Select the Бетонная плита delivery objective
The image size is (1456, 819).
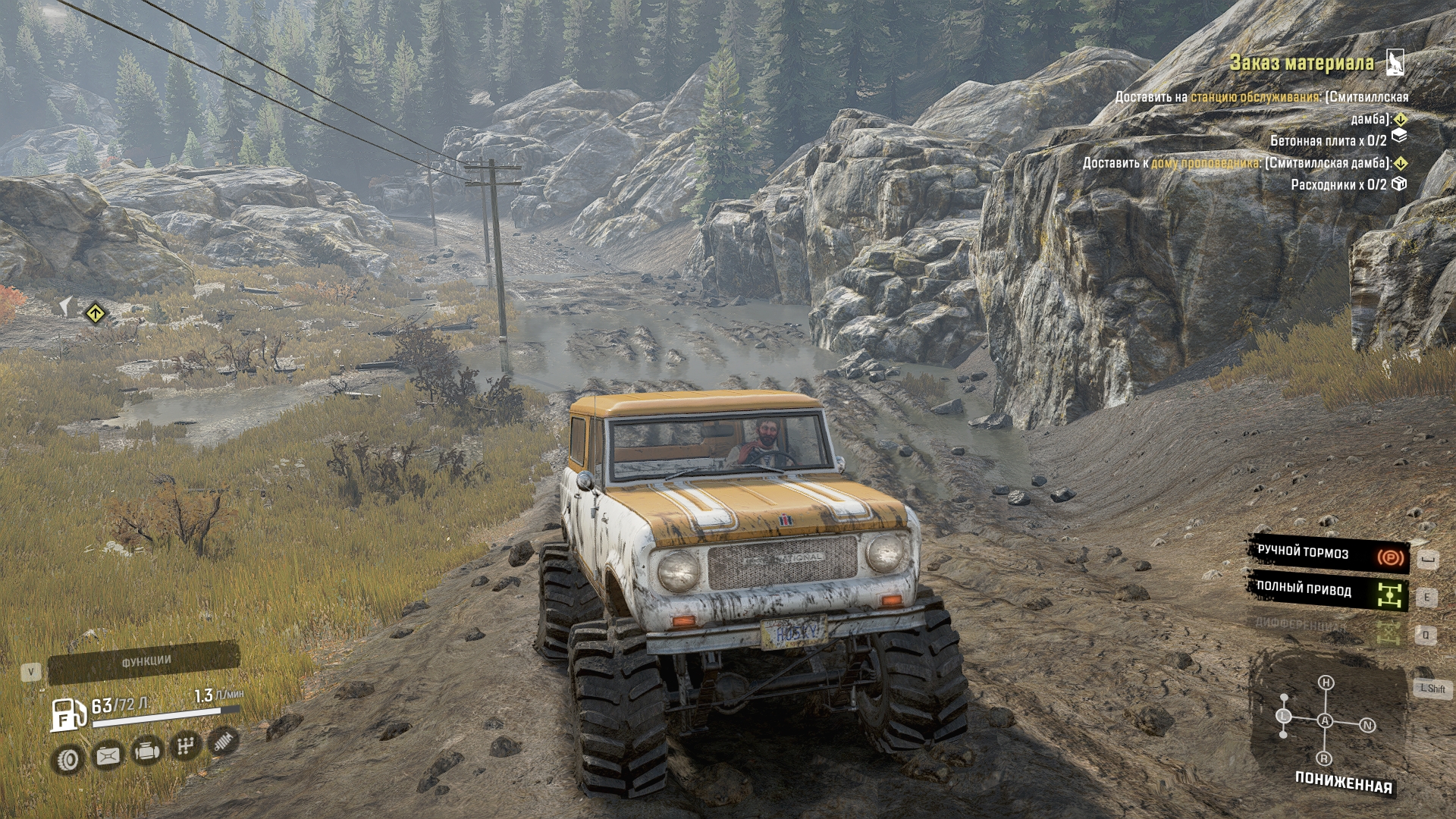tap(1328, 140)
